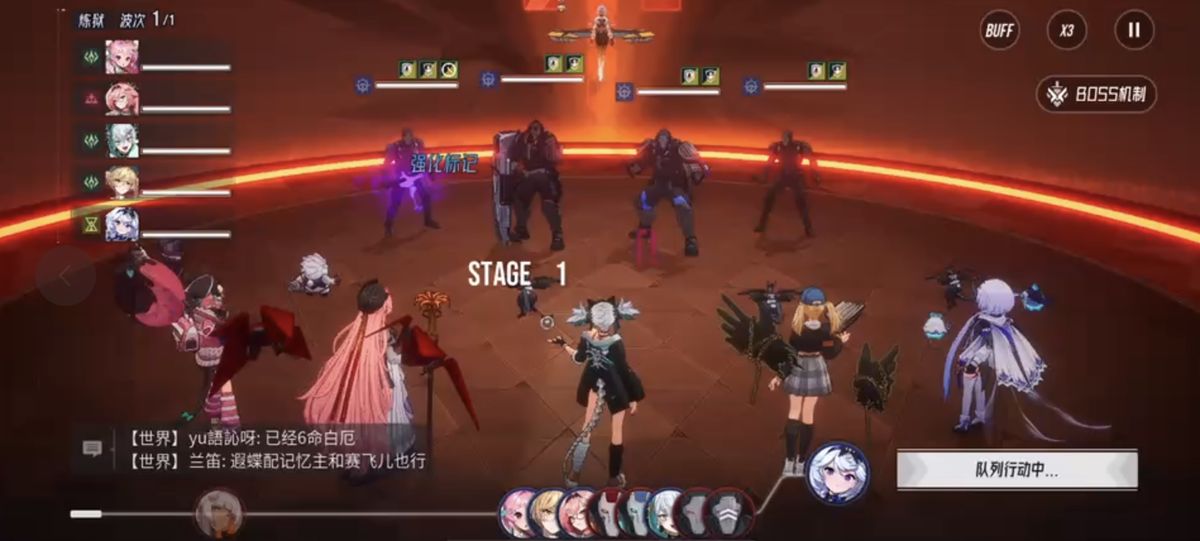Select the first pink-haired party portrait
The height and width of the screenshot is (541, 1200).
(122, 57)
